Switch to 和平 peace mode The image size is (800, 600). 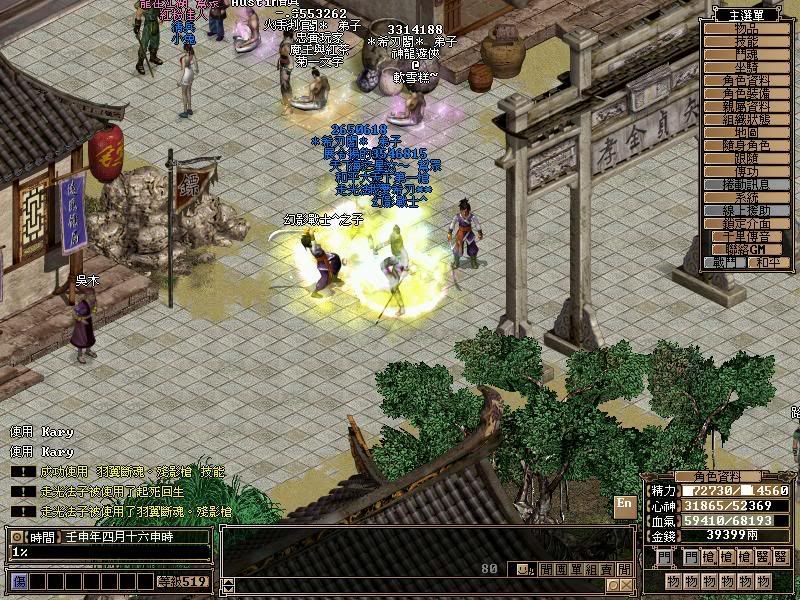click(x=767, y=263)
